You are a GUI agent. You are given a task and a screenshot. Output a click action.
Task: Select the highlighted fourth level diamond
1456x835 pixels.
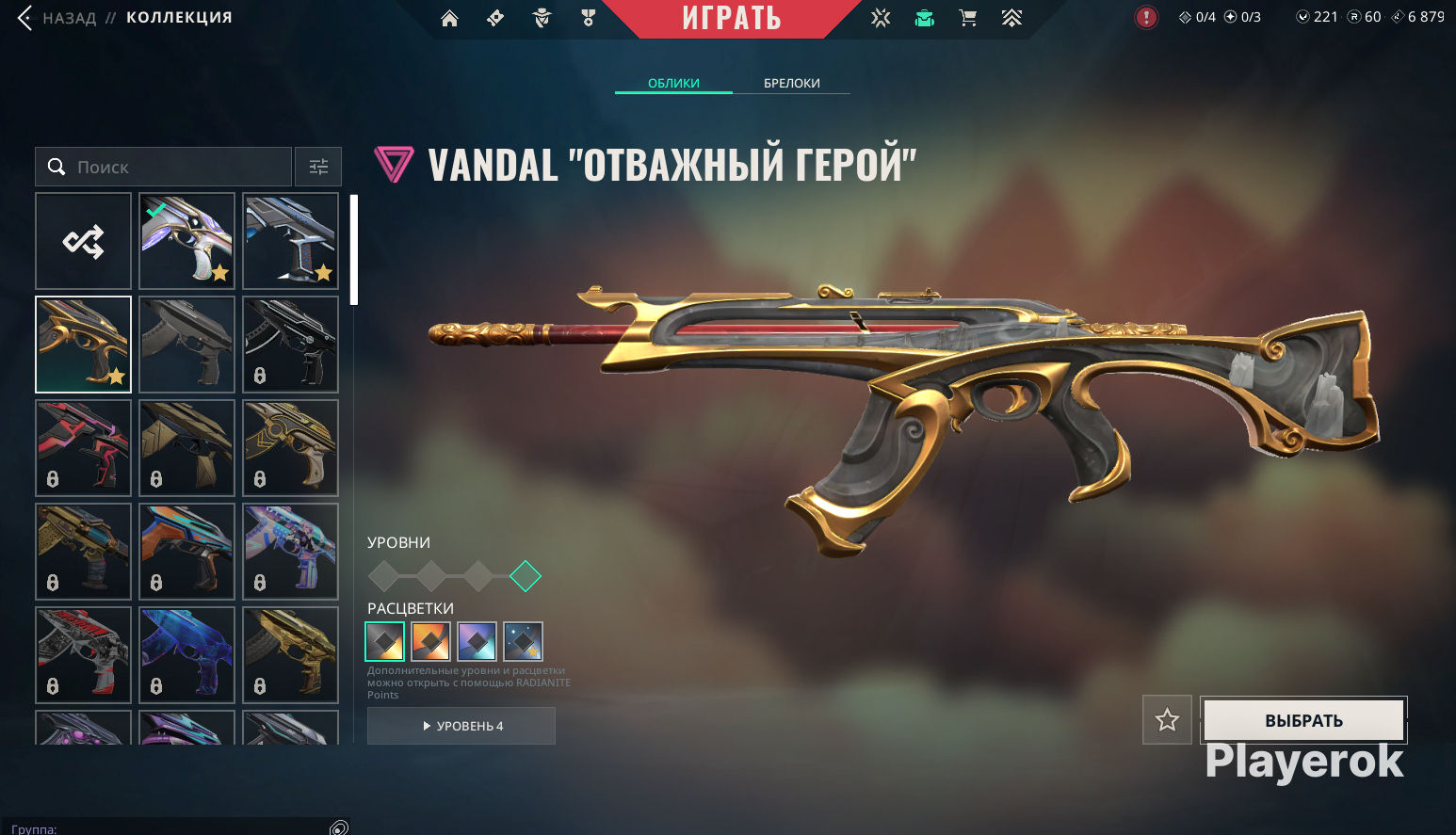click(x=526, y=575)
